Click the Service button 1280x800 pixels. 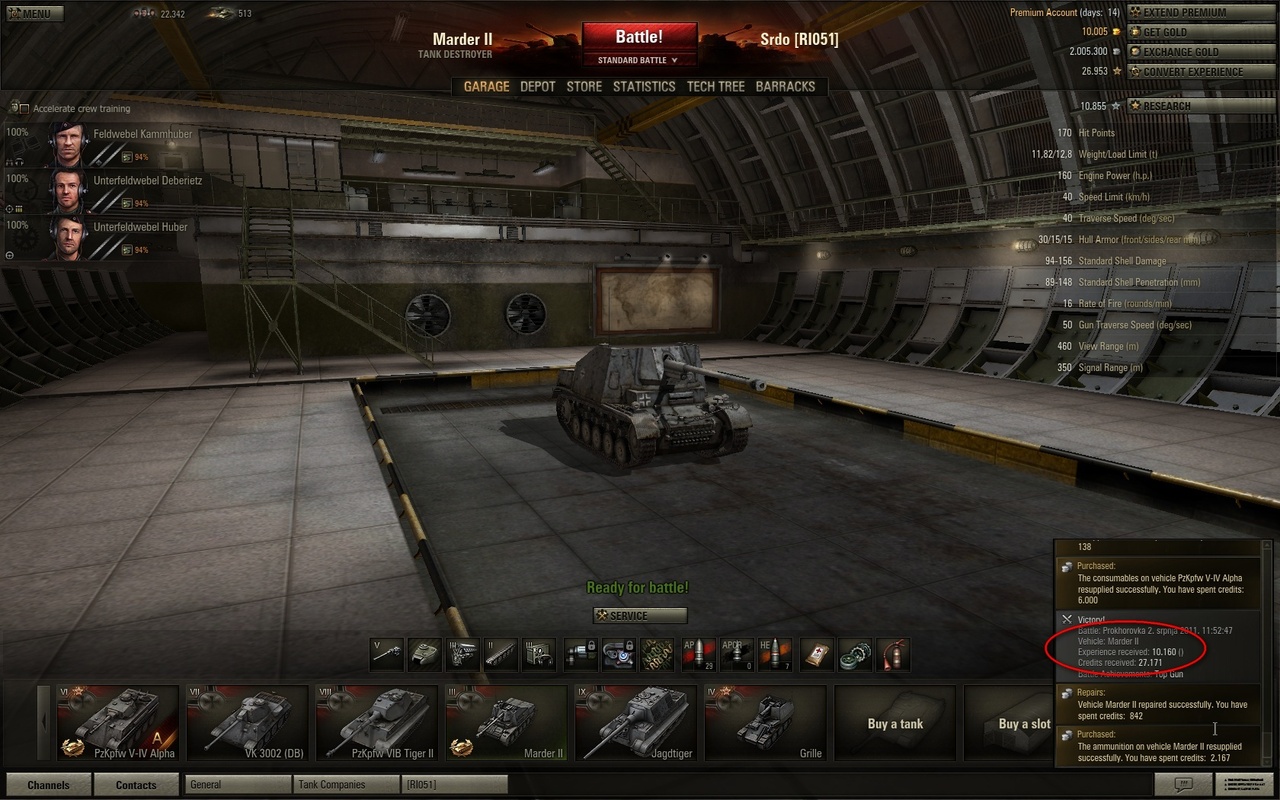(640, 616)
